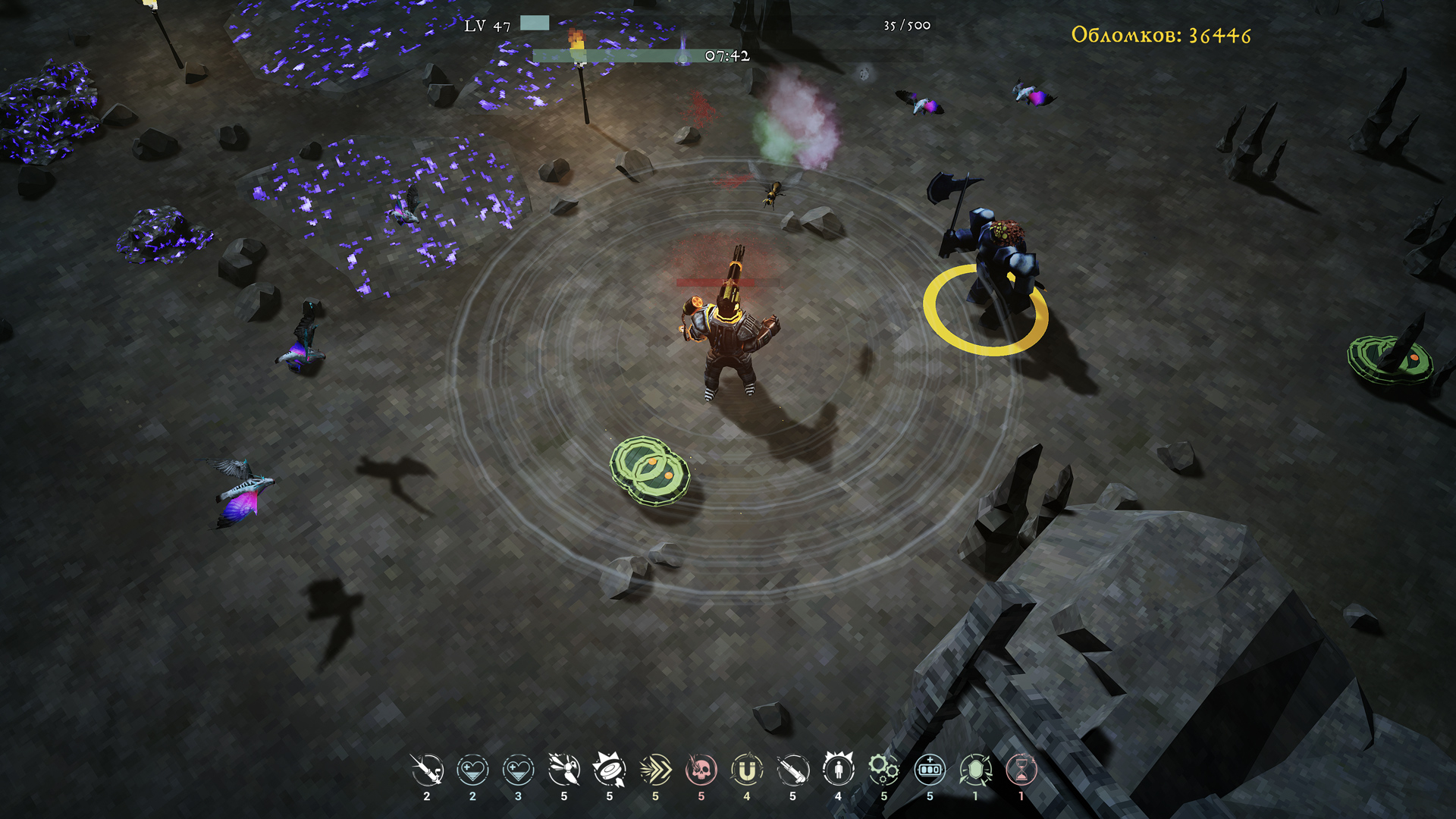Click the heart upgrade icon at level 3
This screenshot has height=819, width=1456.
(x=519, y=770)
